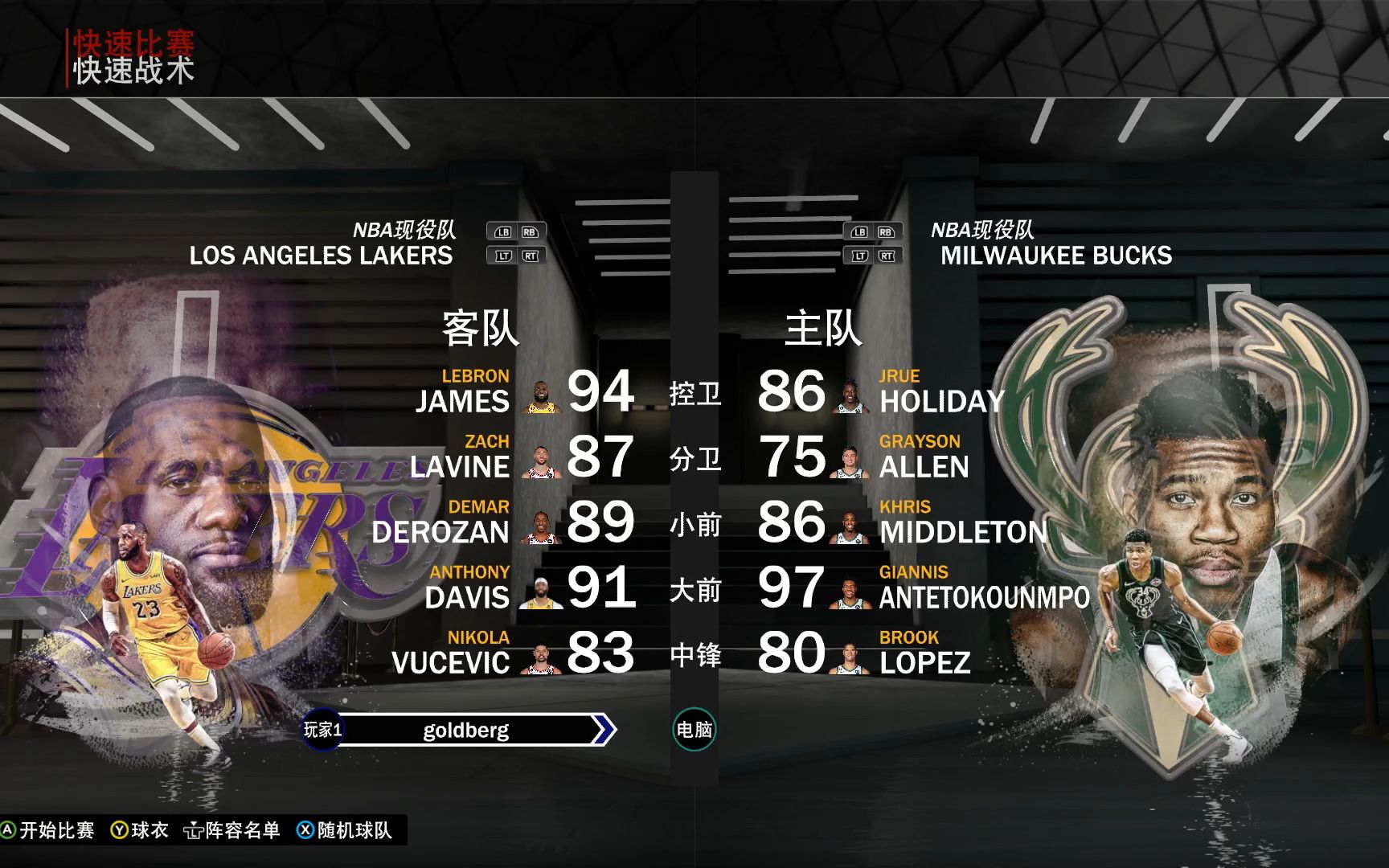Click the goldberg player 1 side selector

click(x=466, y=730)
